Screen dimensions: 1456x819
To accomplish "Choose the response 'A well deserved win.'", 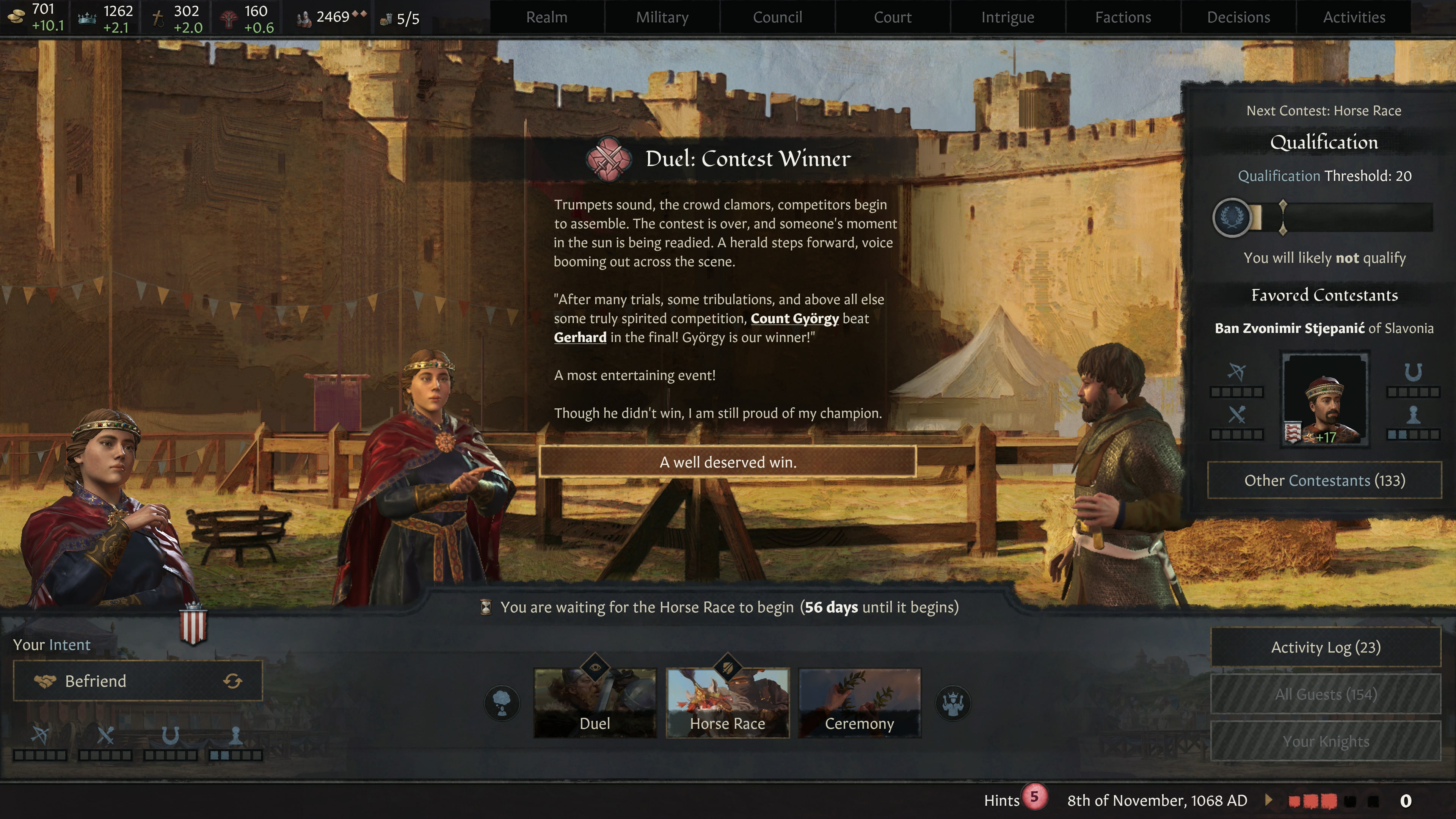I will point(728,462).
